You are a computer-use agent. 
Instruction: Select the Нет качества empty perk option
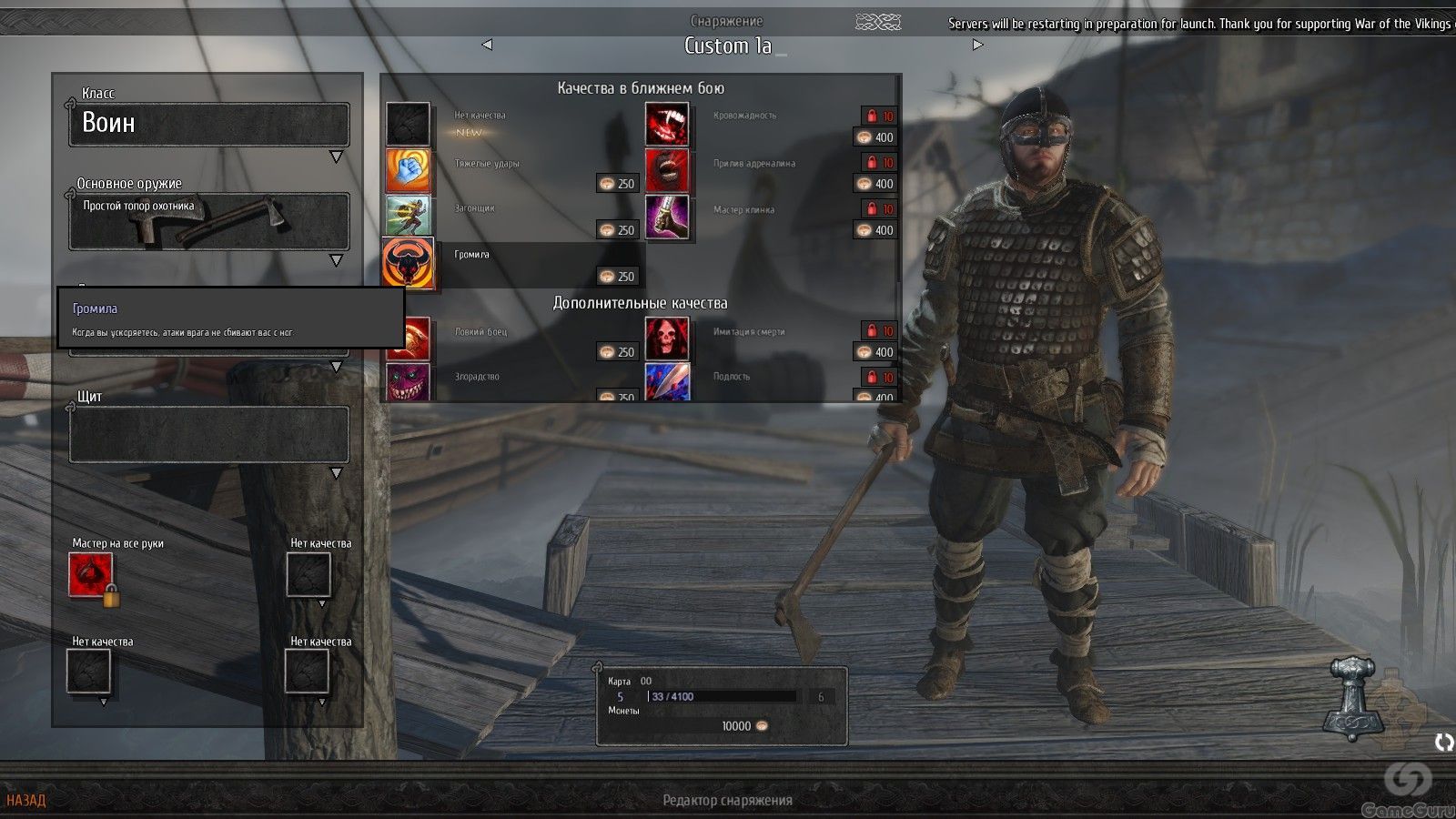pyautogui.click(x=408, y=124)
